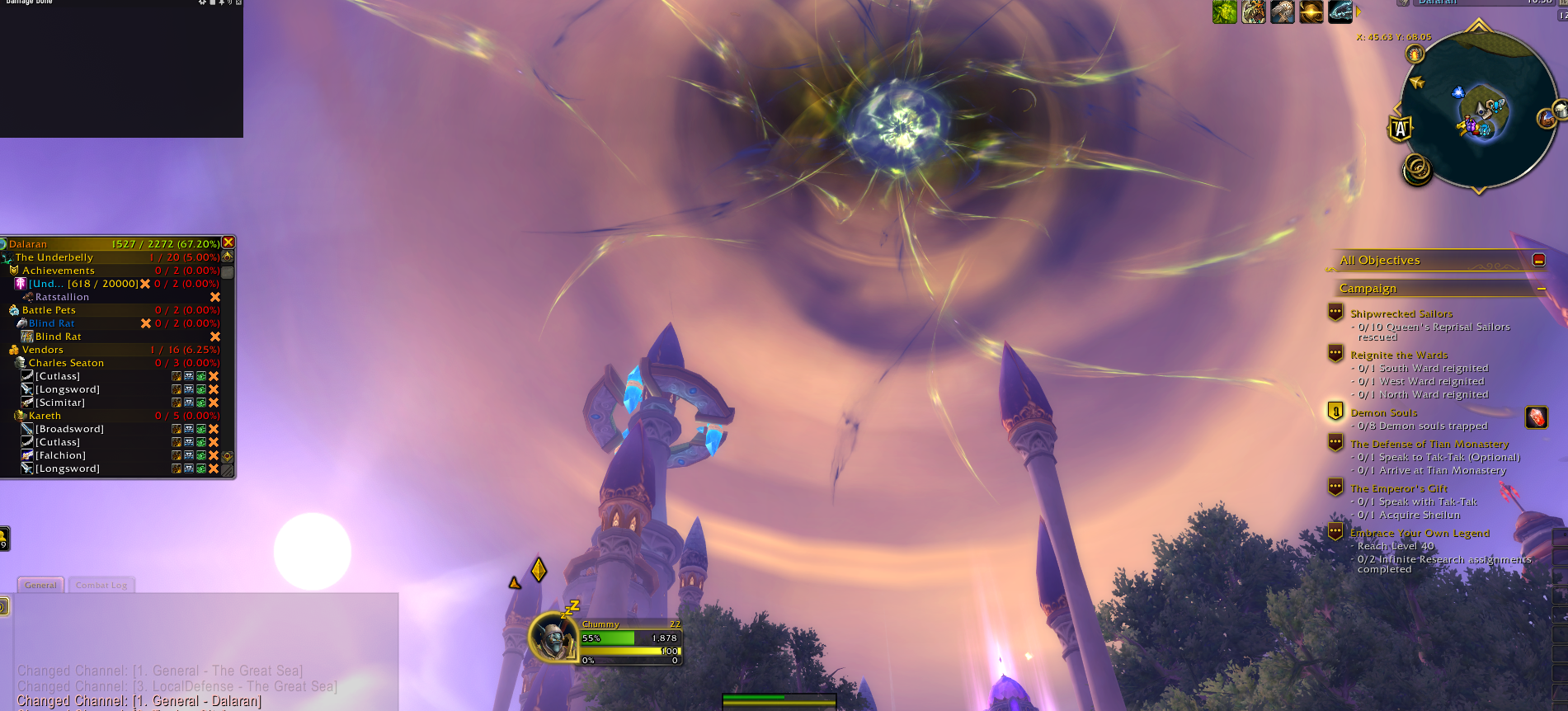Use the Demon Souls quest item

[1536, 417]
